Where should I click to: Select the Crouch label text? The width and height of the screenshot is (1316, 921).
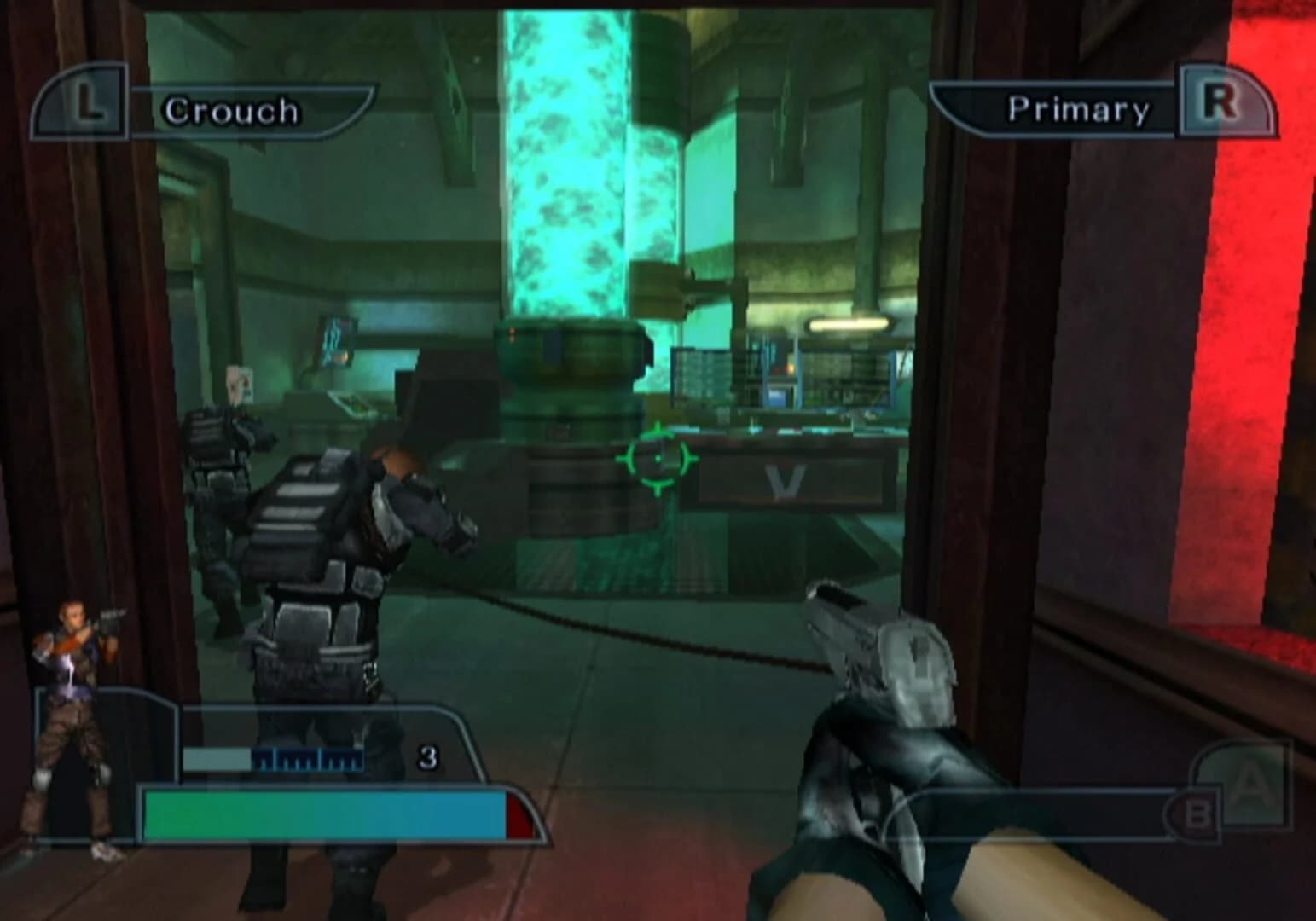(232, 108)
